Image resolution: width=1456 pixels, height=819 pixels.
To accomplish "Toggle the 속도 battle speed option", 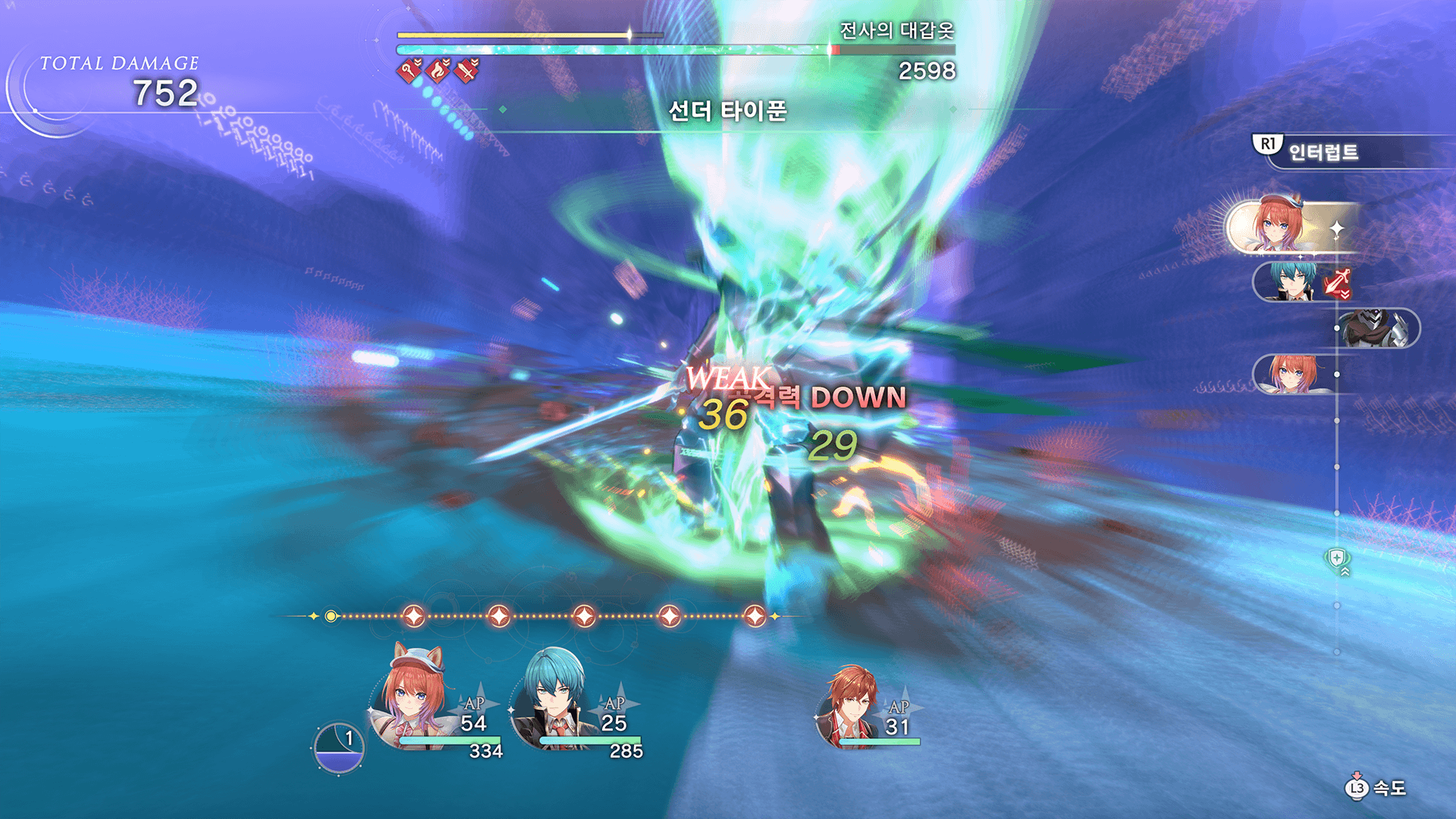I will pyautogui.click(x=1376, y=789).
